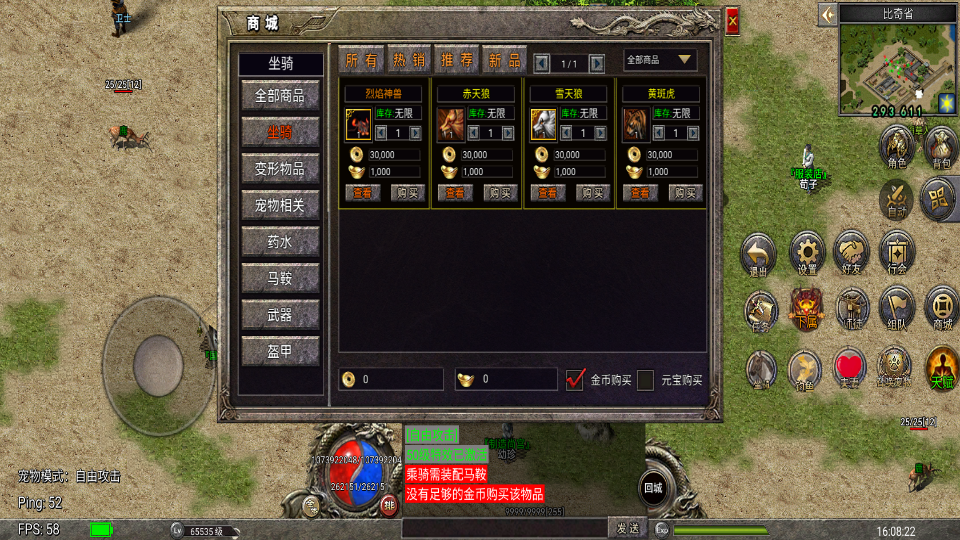Select the 全部商品 category in the sidebar
The height and width of the screenshot is (540, 960).
pos(280,96)
